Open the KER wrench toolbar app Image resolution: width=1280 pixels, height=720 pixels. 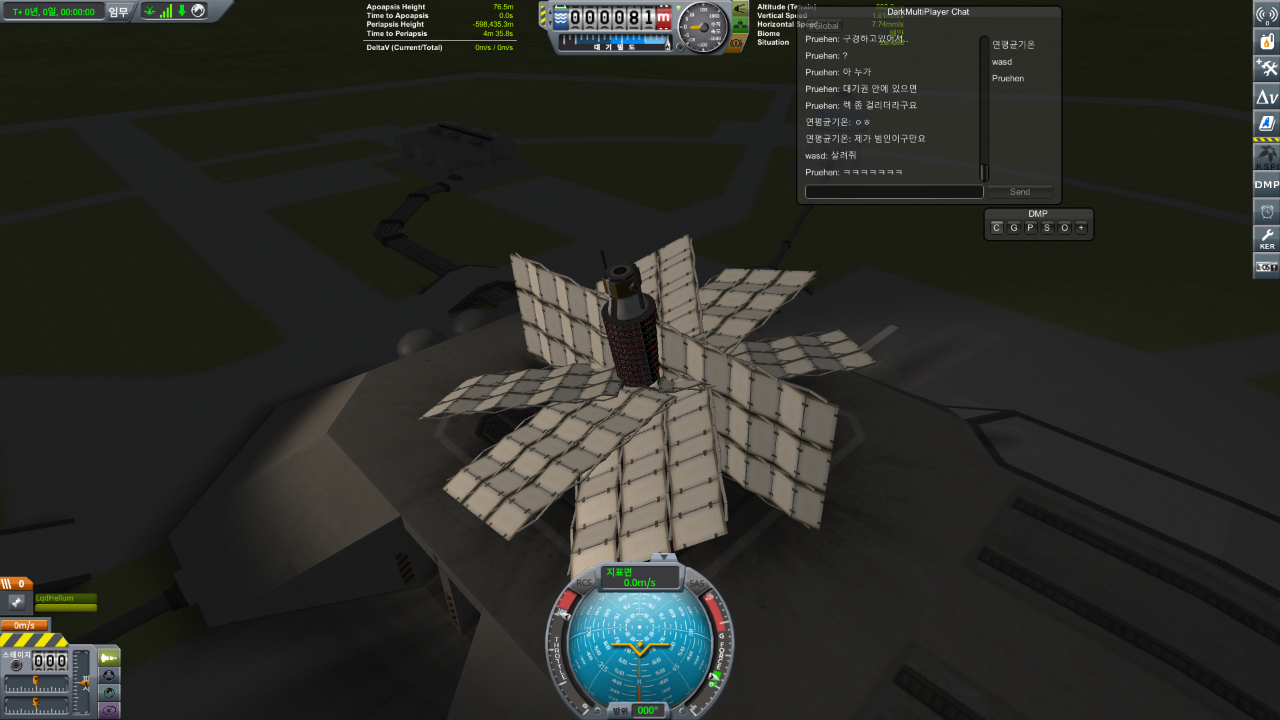pos(1267,239)
